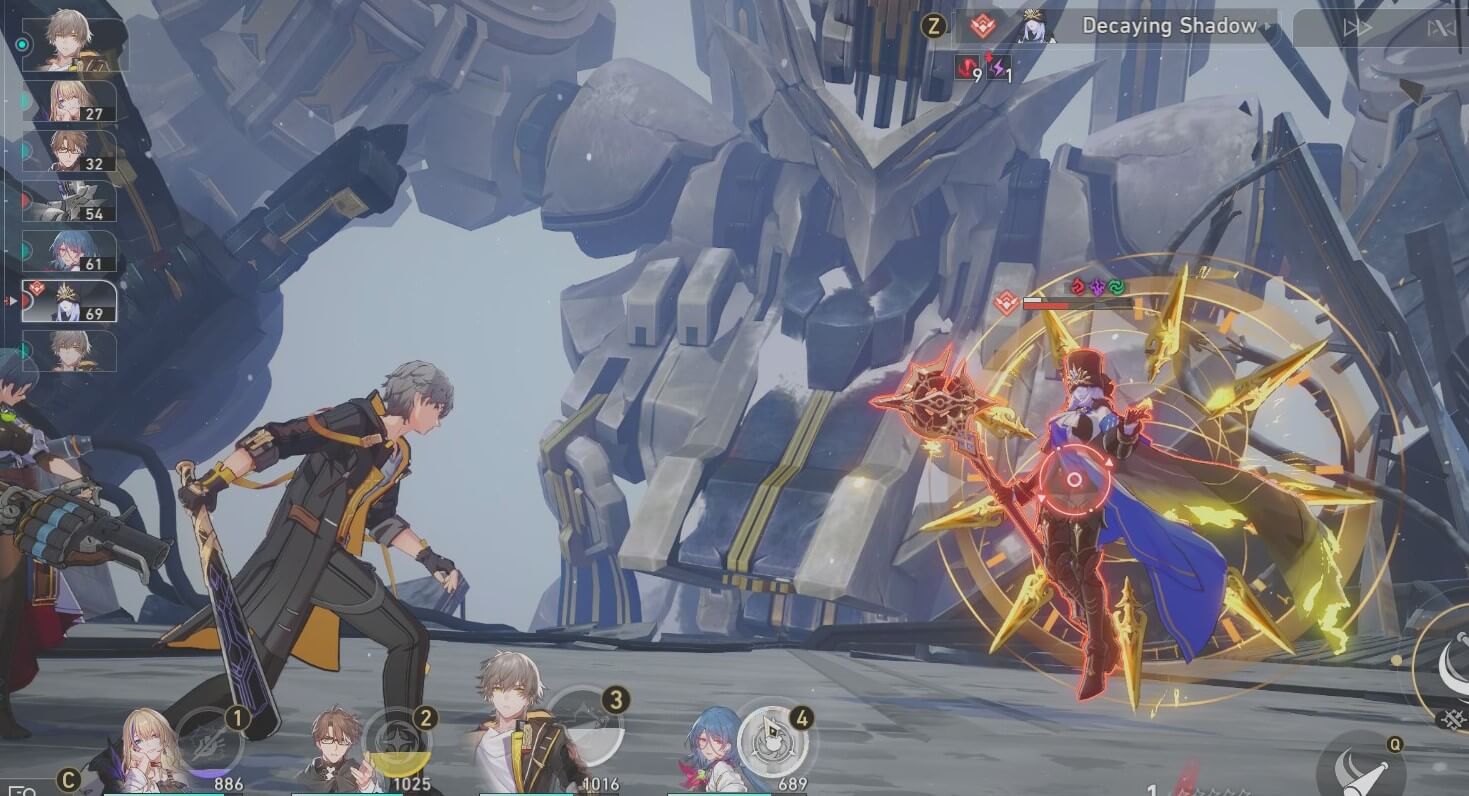
Task: Click the red target reticle on Decaying Shadow
Action: click(x=1075, y=480)
